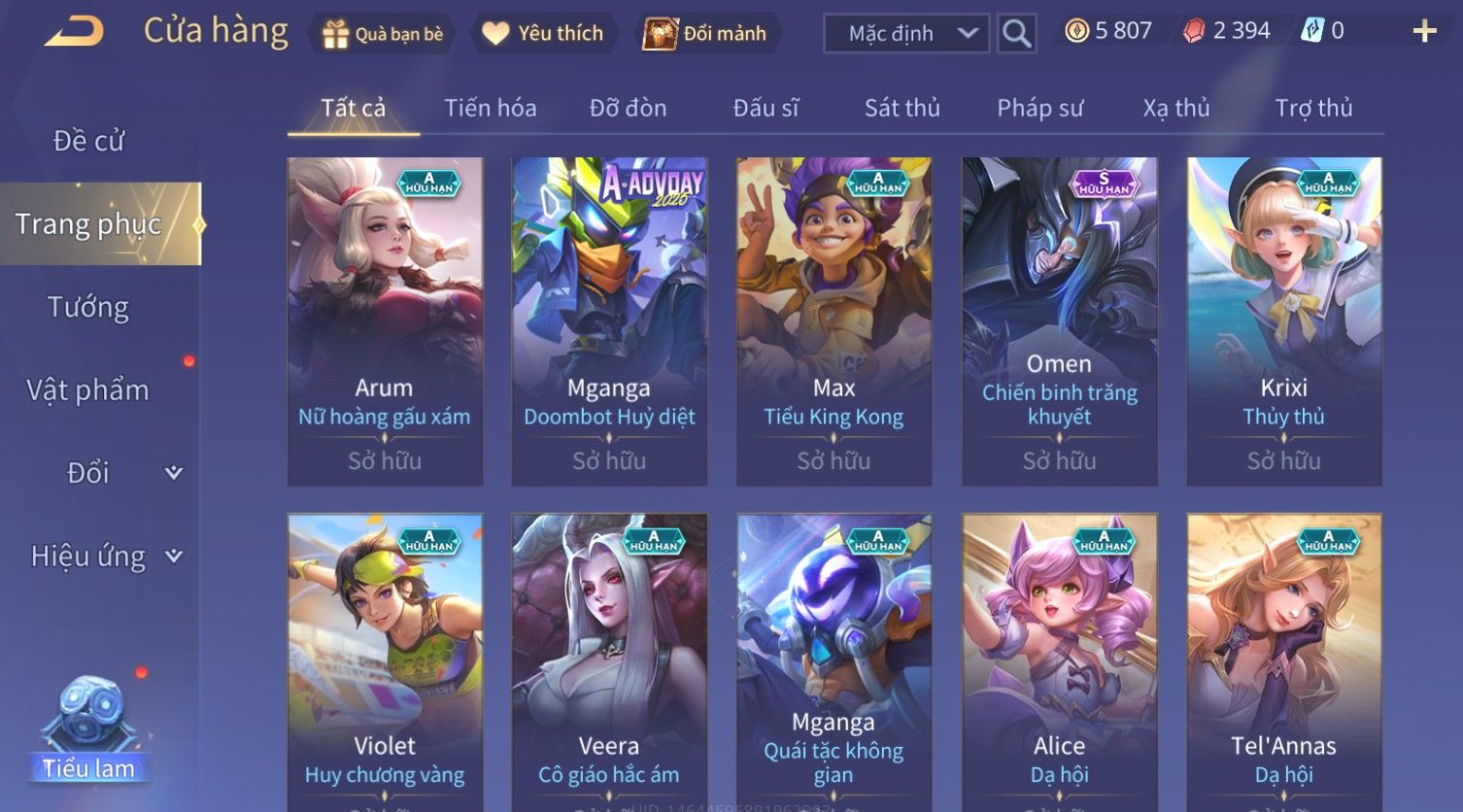
Task: Expand the Mặc định sort dropdown
Action: pos(906,34)
